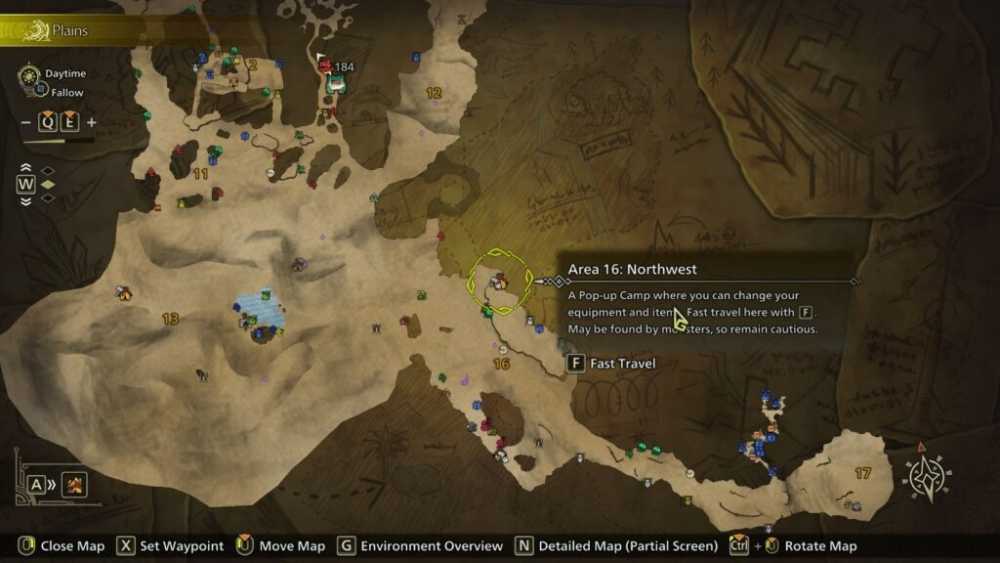The width and height of the screenshot is (1000, 563).
Task: Close Map from the bottom bar
Action: 62,546
